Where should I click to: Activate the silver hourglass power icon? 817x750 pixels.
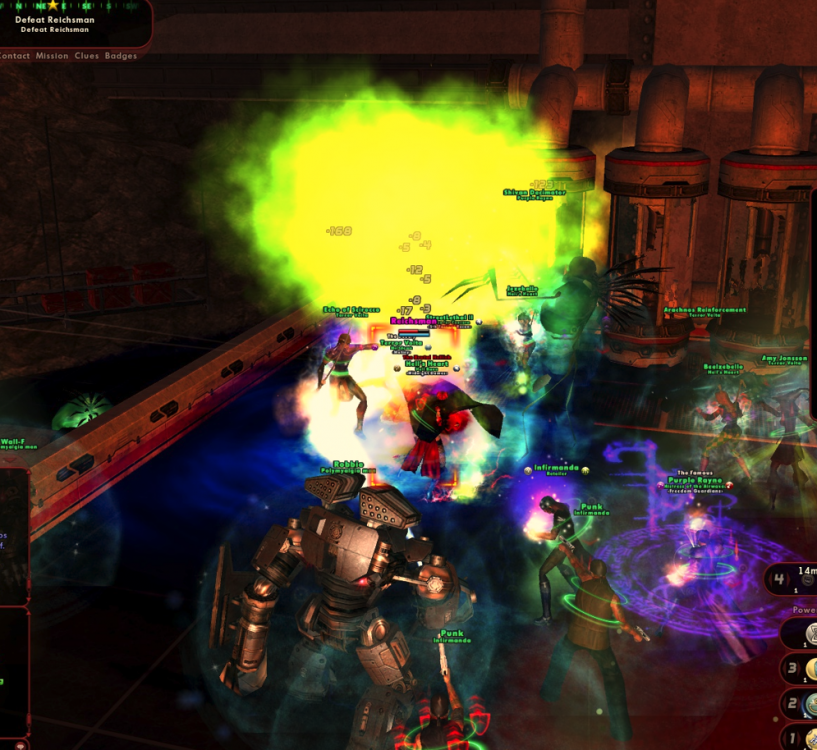click(x=810, y=634)
